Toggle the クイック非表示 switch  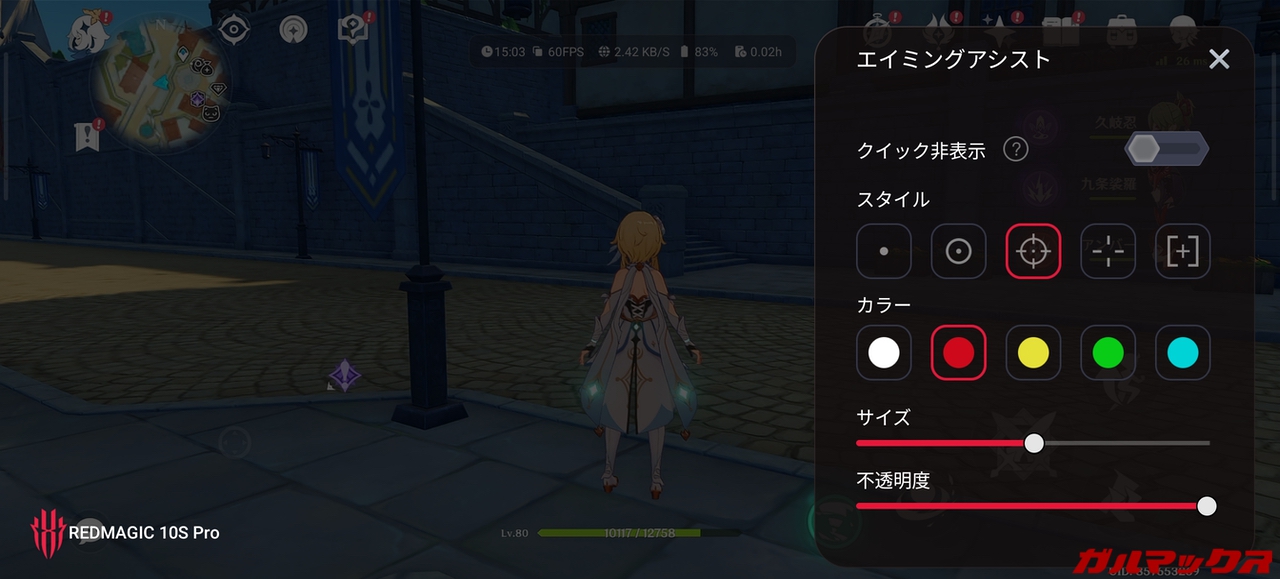1166,150
